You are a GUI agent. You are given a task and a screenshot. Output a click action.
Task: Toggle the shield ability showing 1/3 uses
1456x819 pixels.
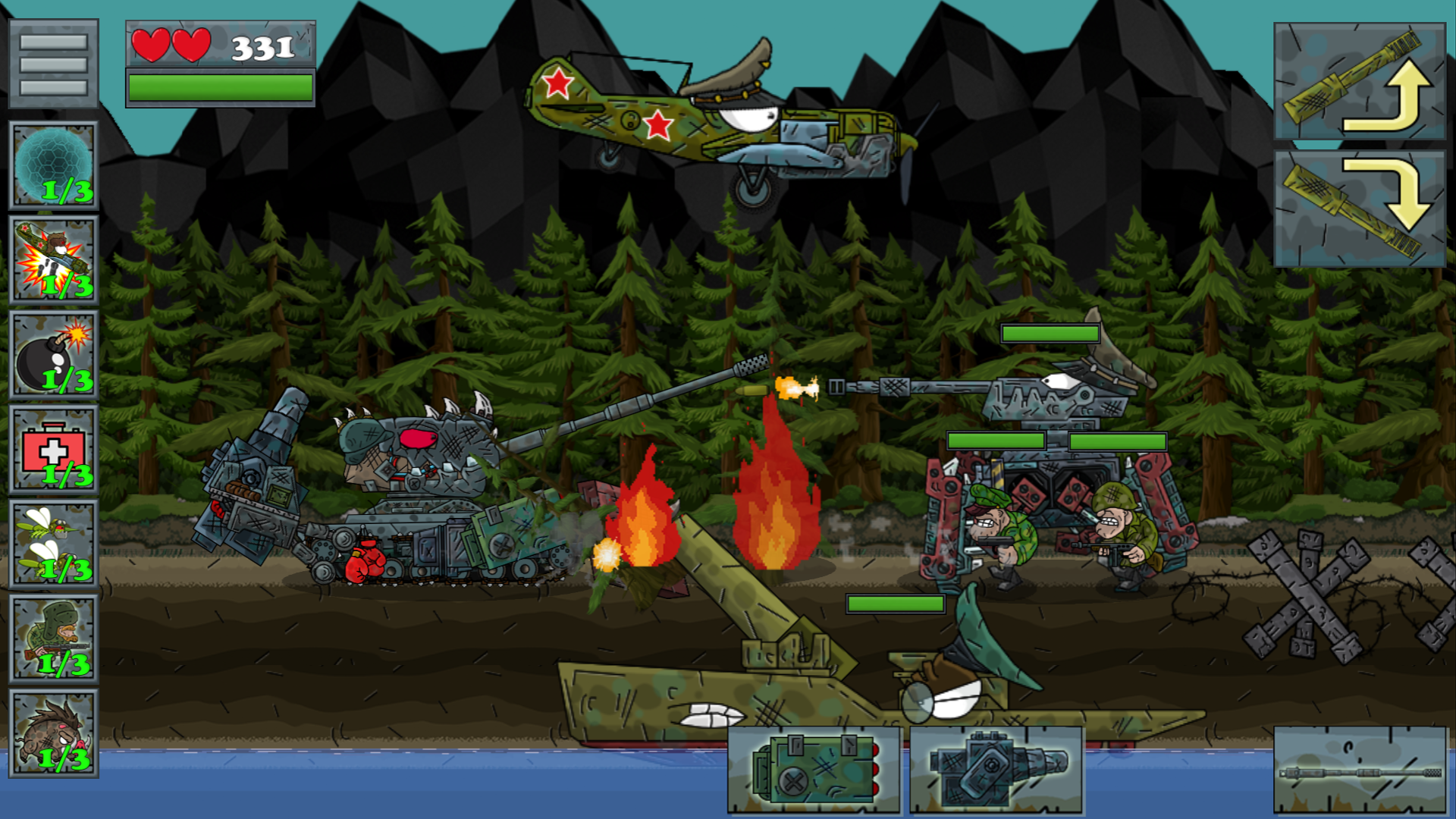pyautogui.click(x=53, y=163)
